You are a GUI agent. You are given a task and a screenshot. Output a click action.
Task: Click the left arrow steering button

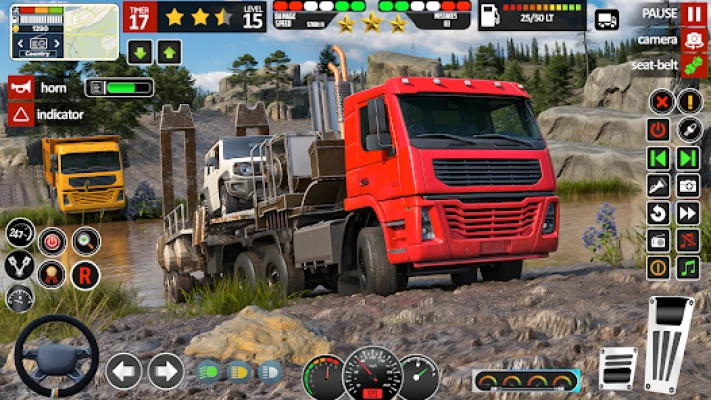click(124, 371)
